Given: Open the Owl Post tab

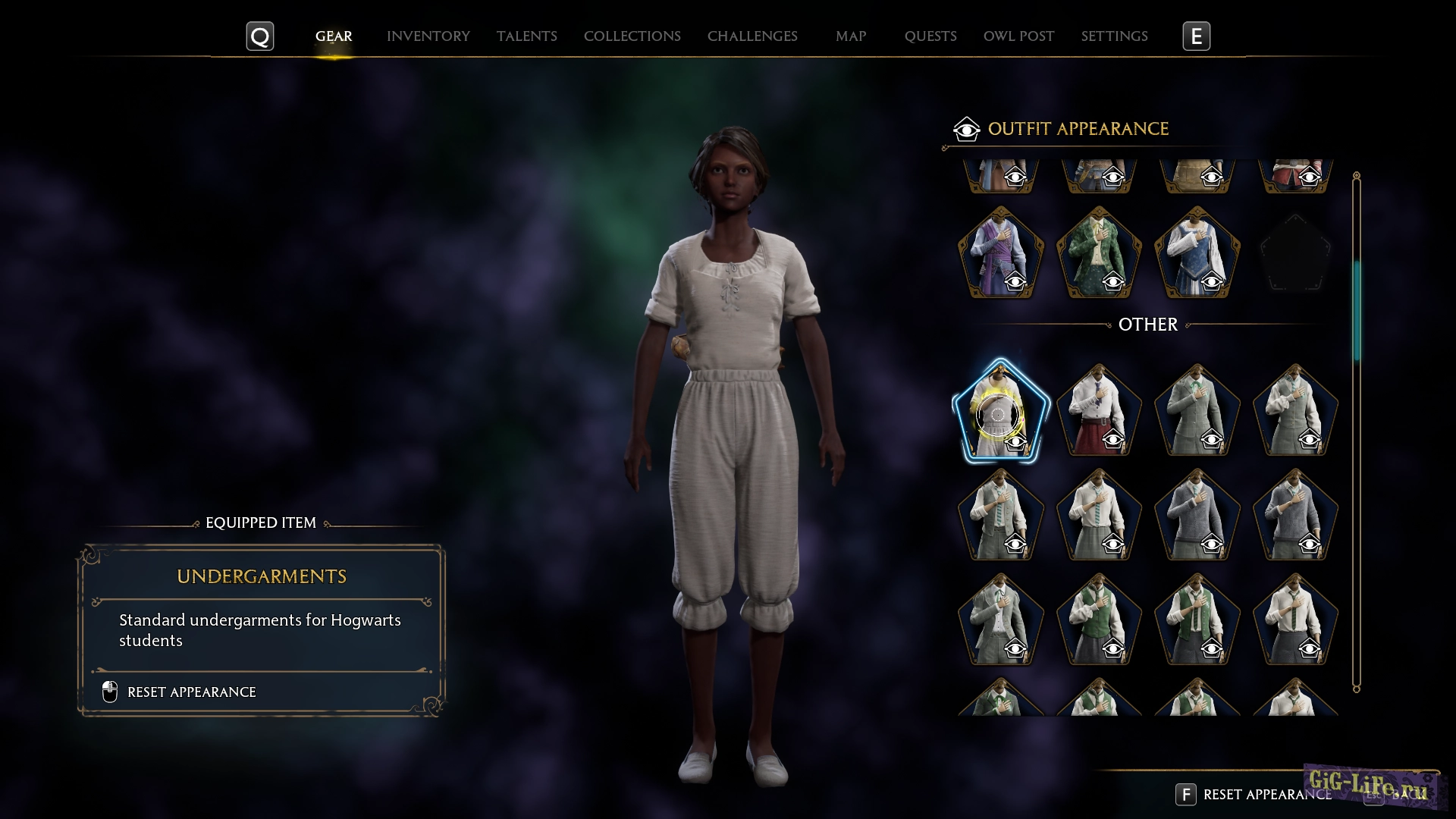Looking at the screenshot, I should pyautogui.click(x=1018, y=36).
